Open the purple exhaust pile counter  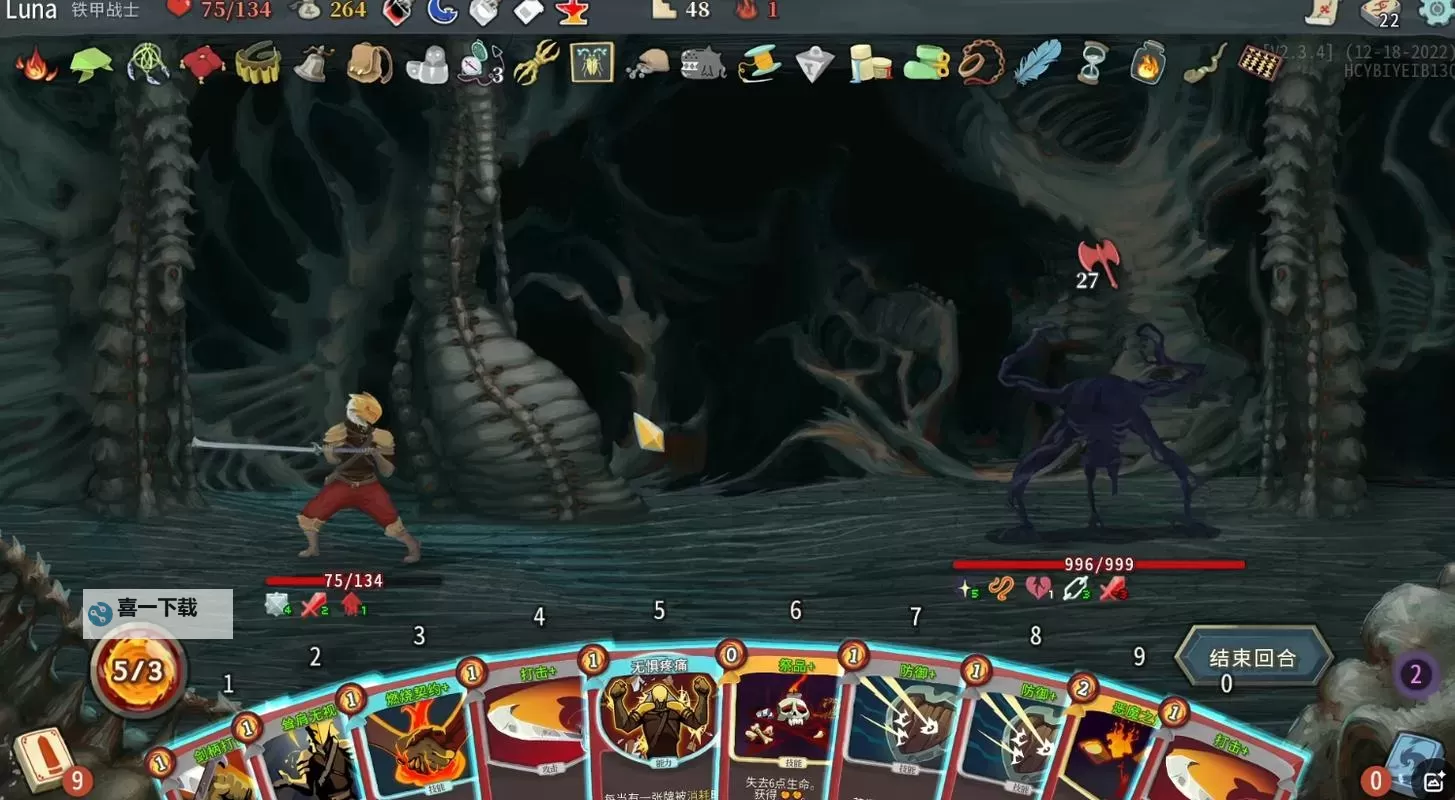click(1415, 675)
